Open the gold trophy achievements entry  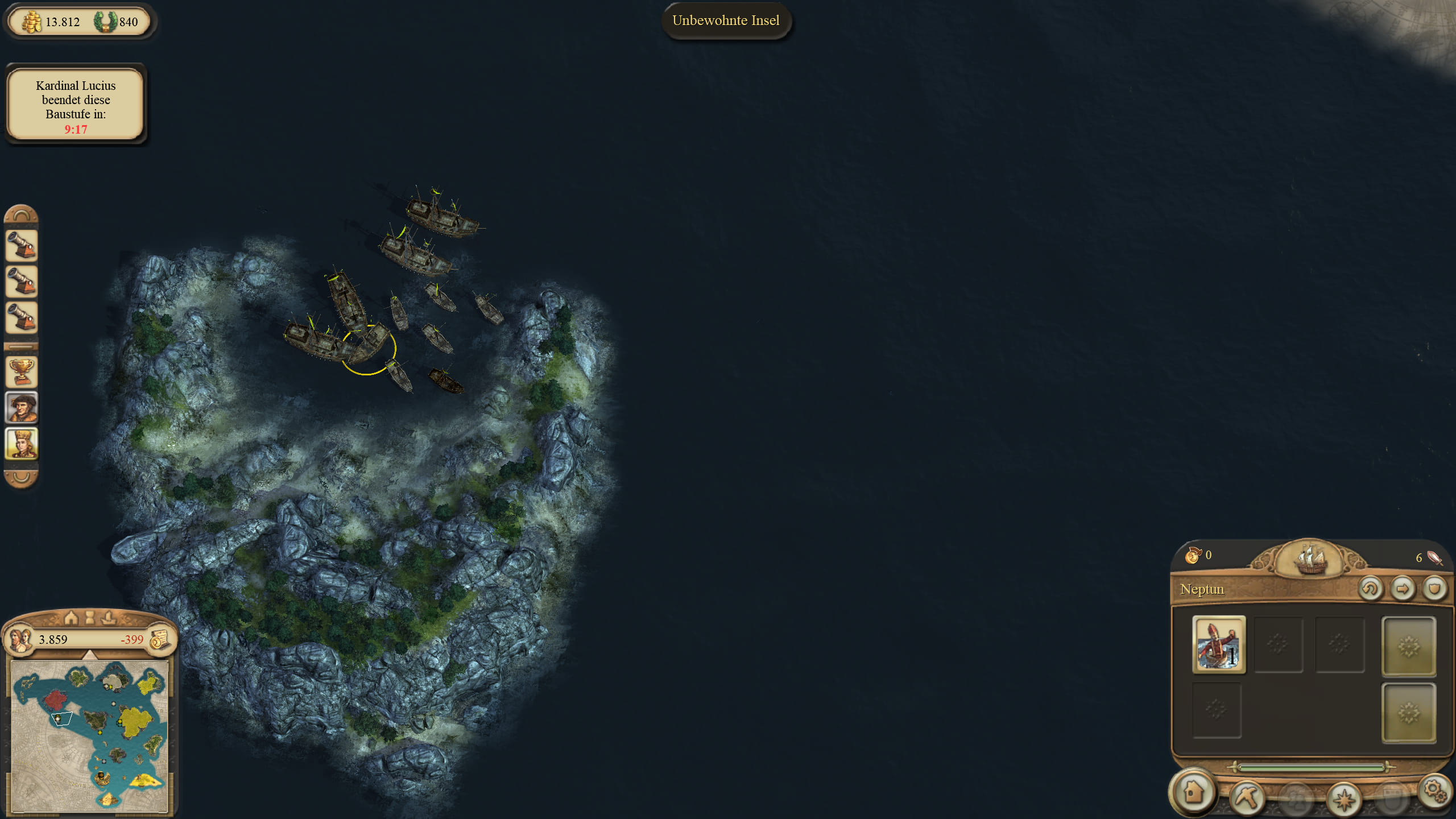tap(21, 372)
